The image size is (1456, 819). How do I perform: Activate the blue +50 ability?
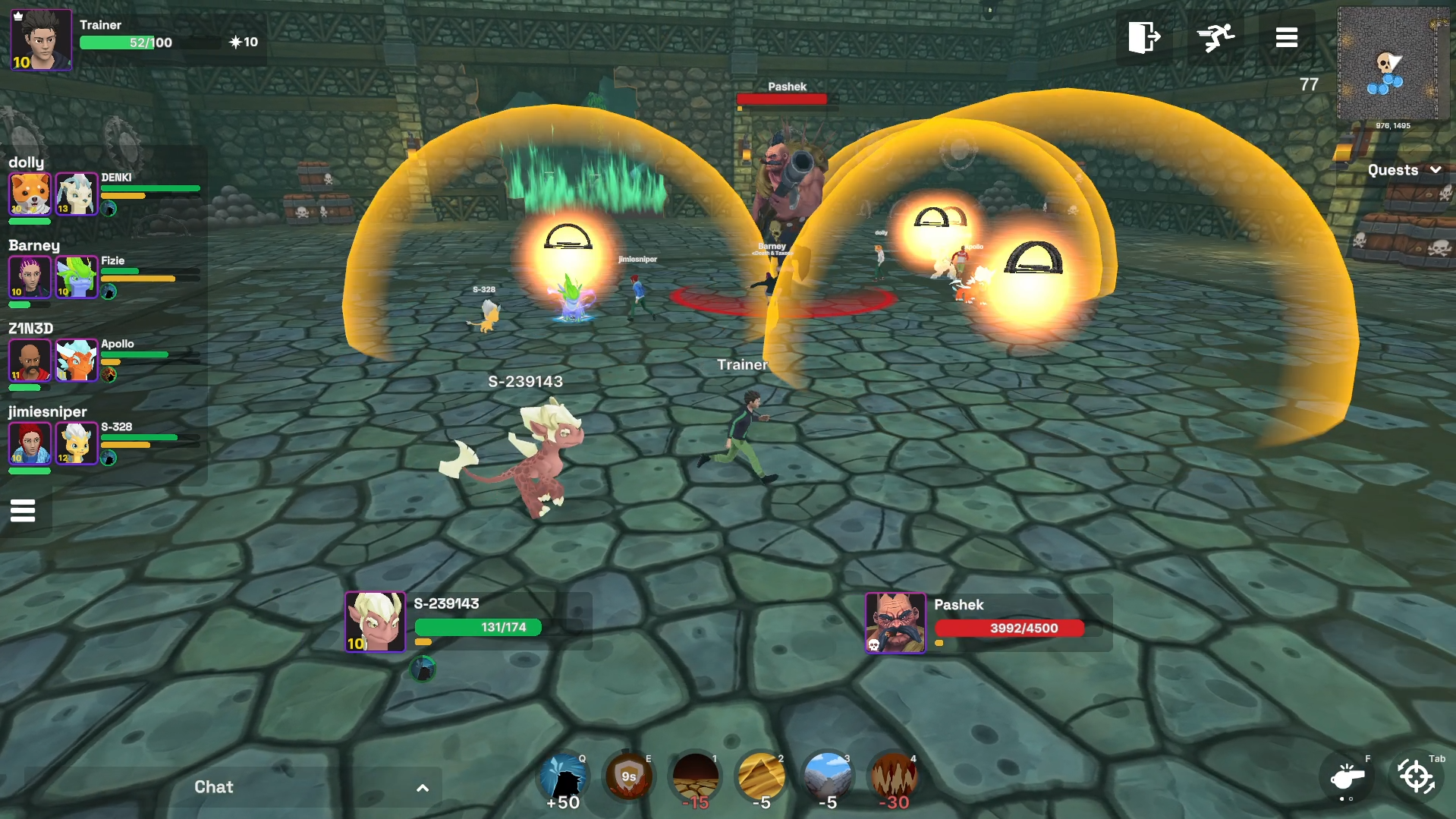tap(563, 777)
